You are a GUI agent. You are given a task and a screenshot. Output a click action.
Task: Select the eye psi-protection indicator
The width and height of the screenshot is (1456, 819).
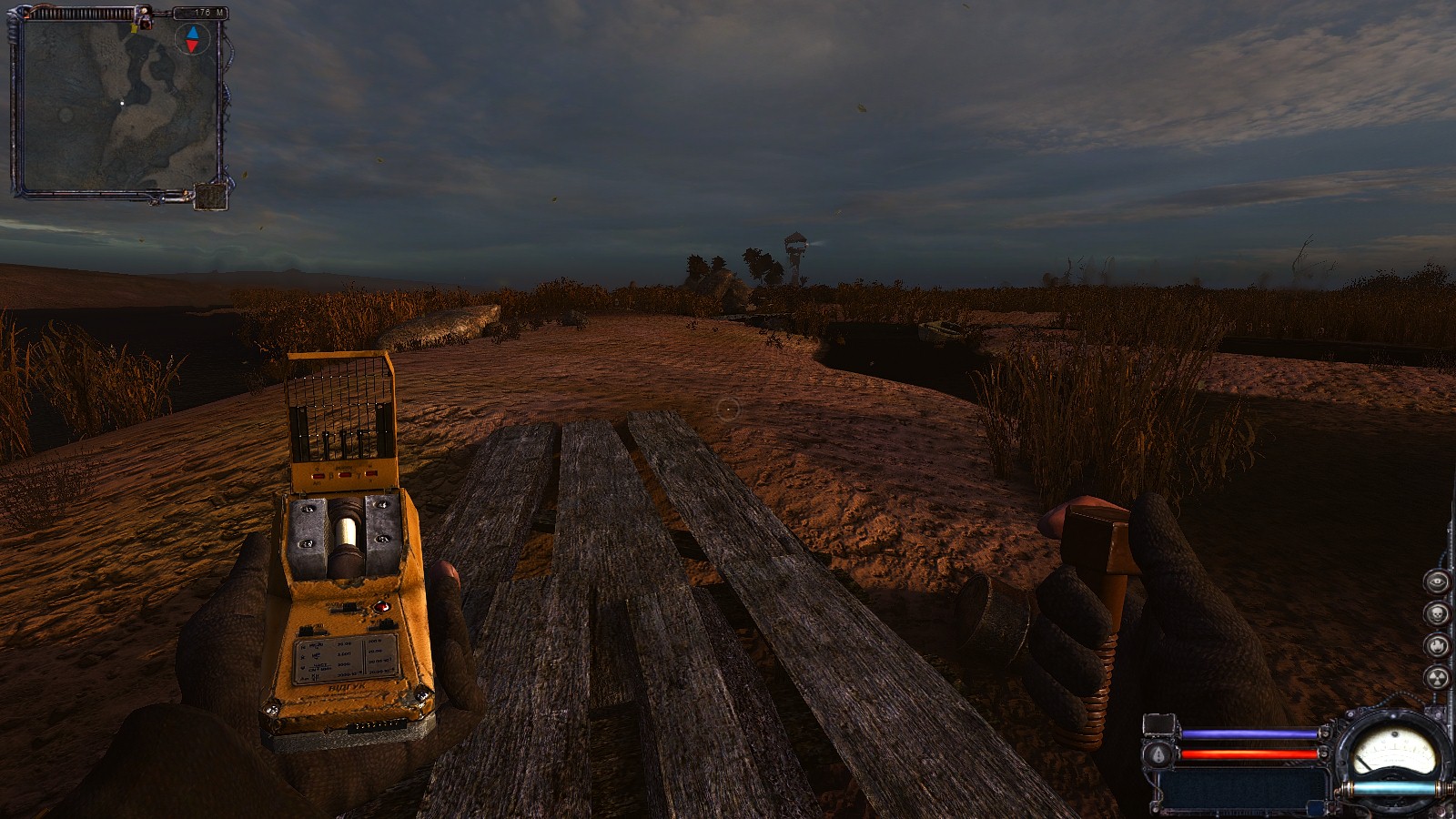click(1437, 581)
